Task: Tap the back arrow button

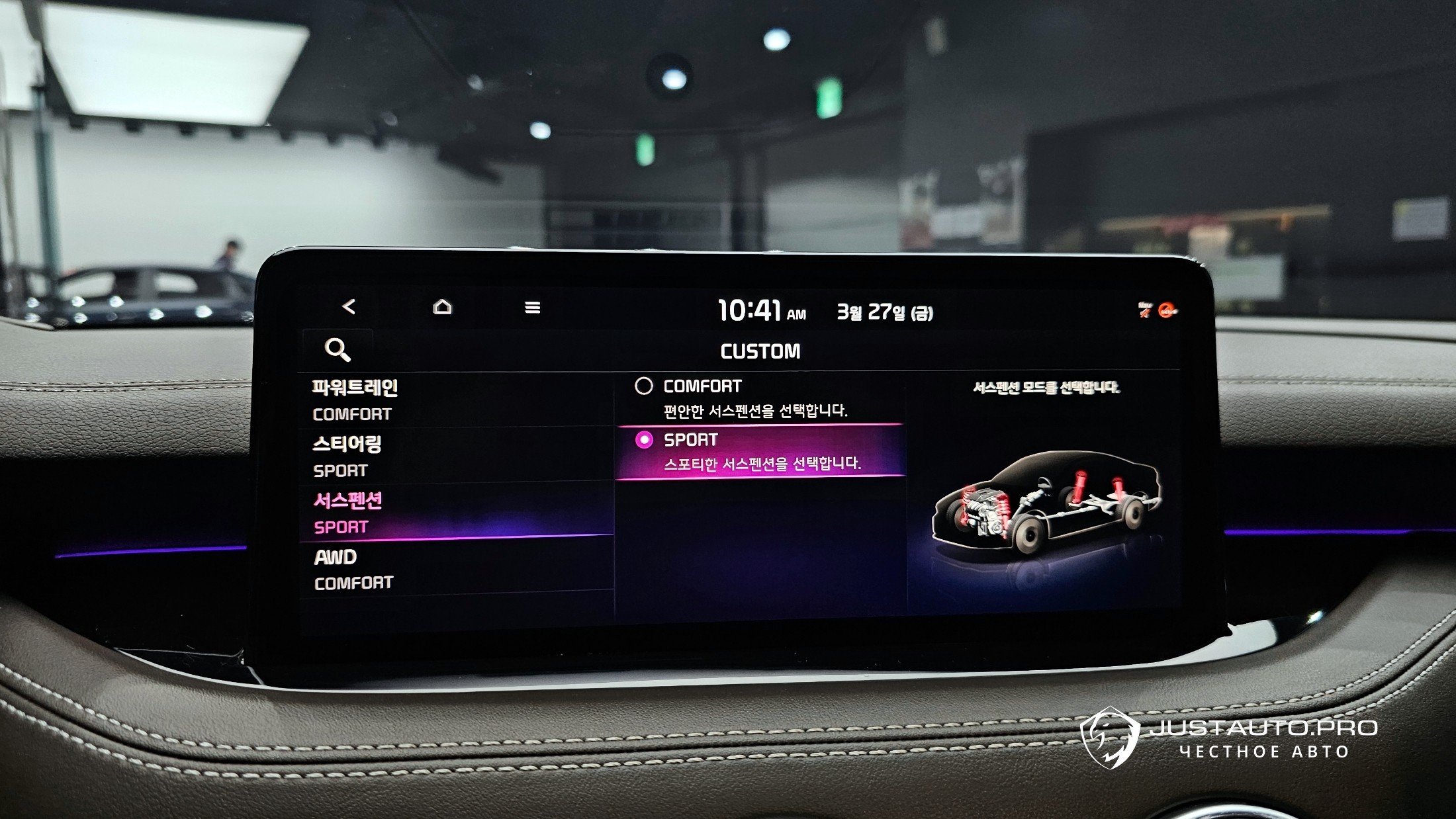Action: point(349,307)
